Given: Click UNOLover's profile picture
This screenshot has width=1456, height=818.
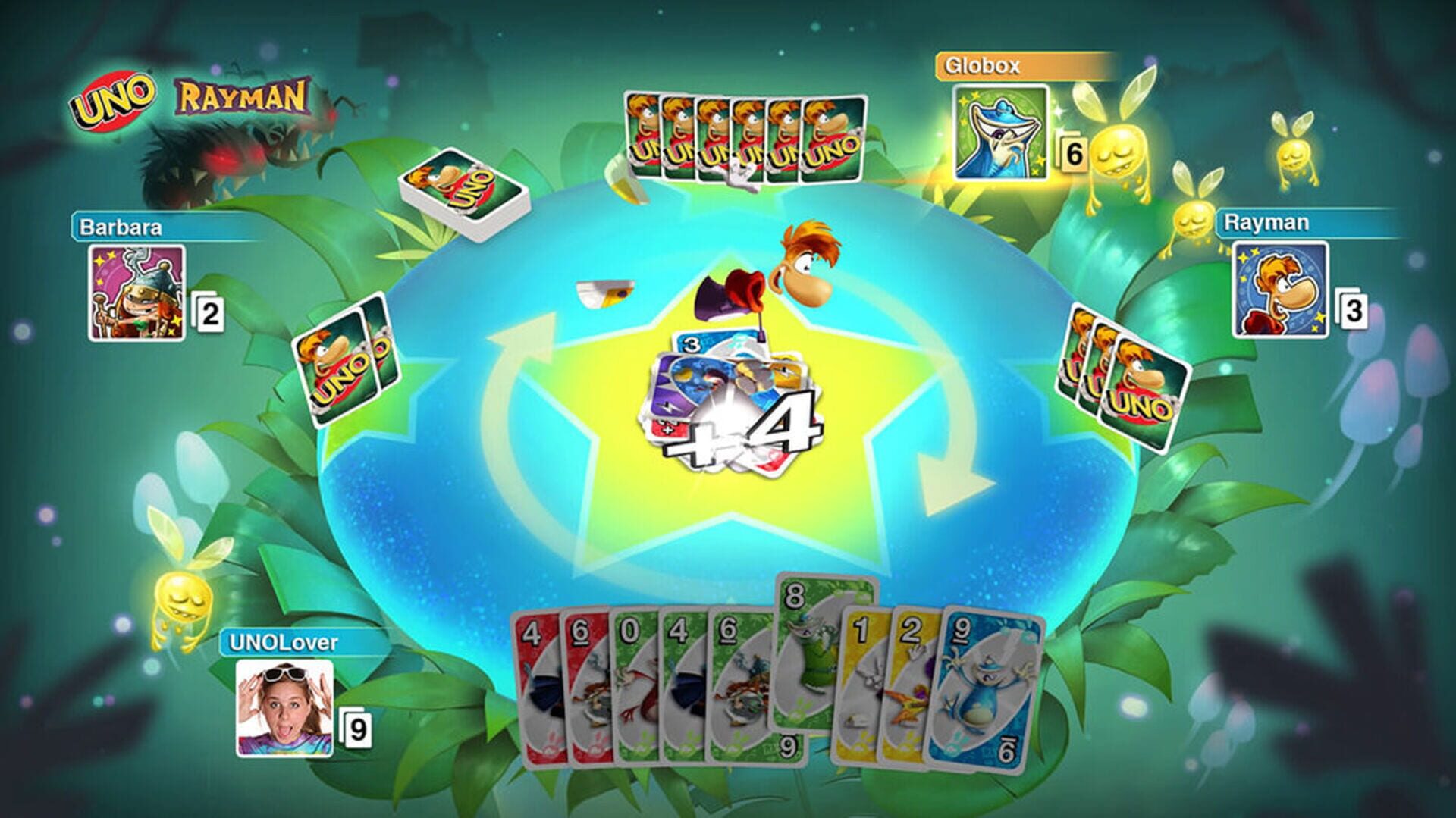Looking at the screenshot, I should pos(284,708).
